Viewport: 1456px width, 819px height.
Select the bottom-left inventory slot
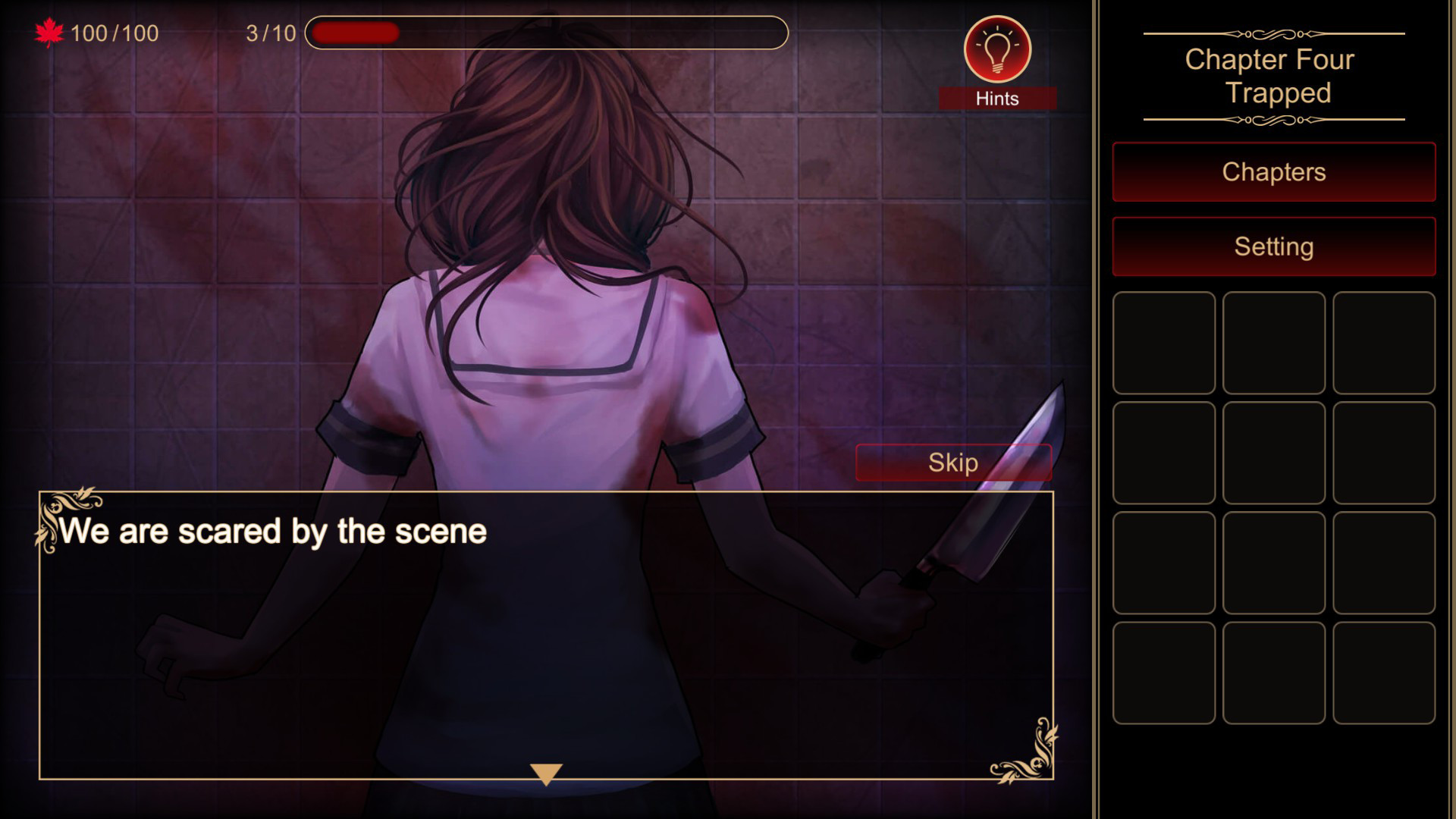[1163, 673]
